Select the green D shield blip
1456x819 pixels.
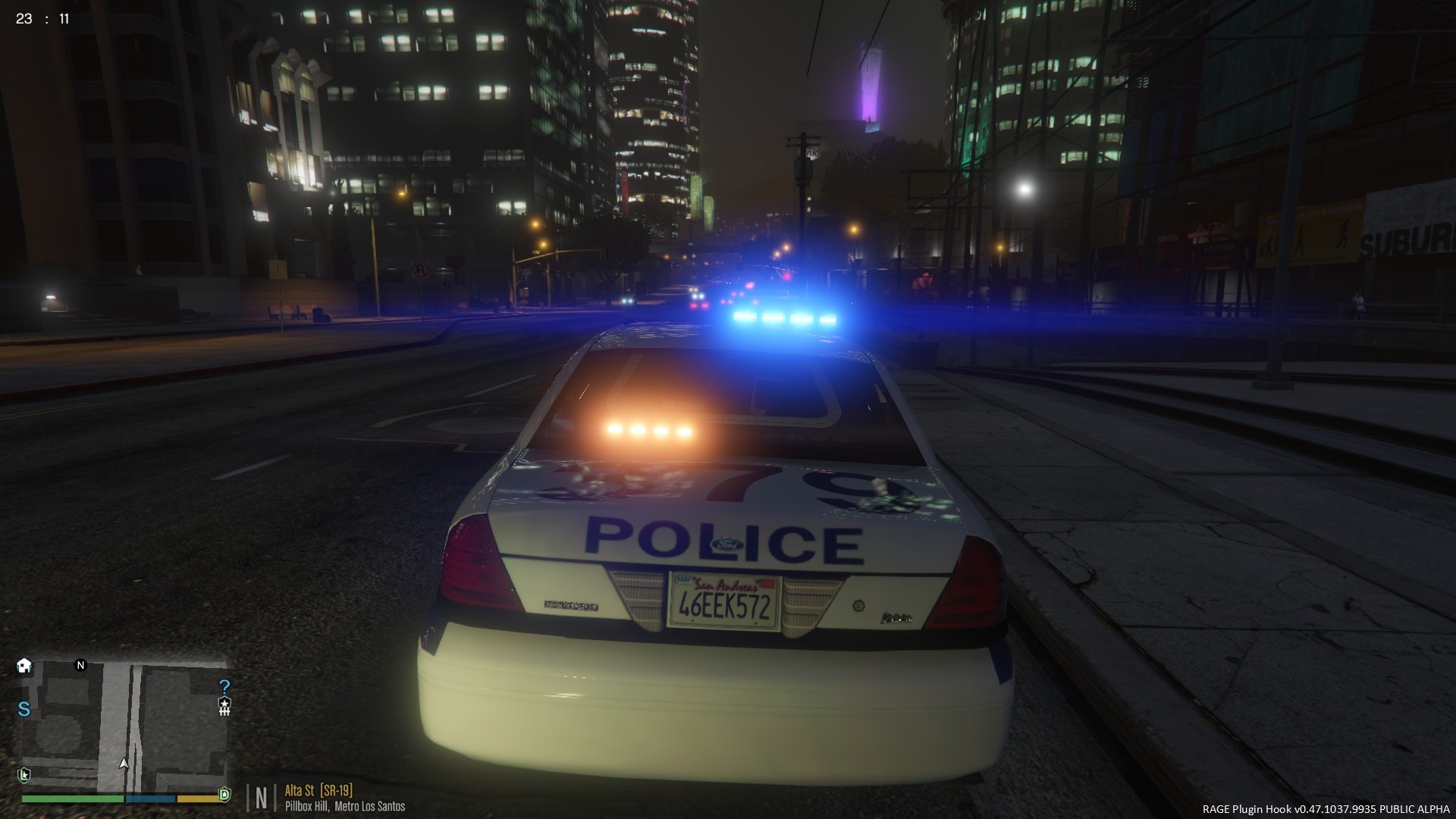click(x=224, y=794)
